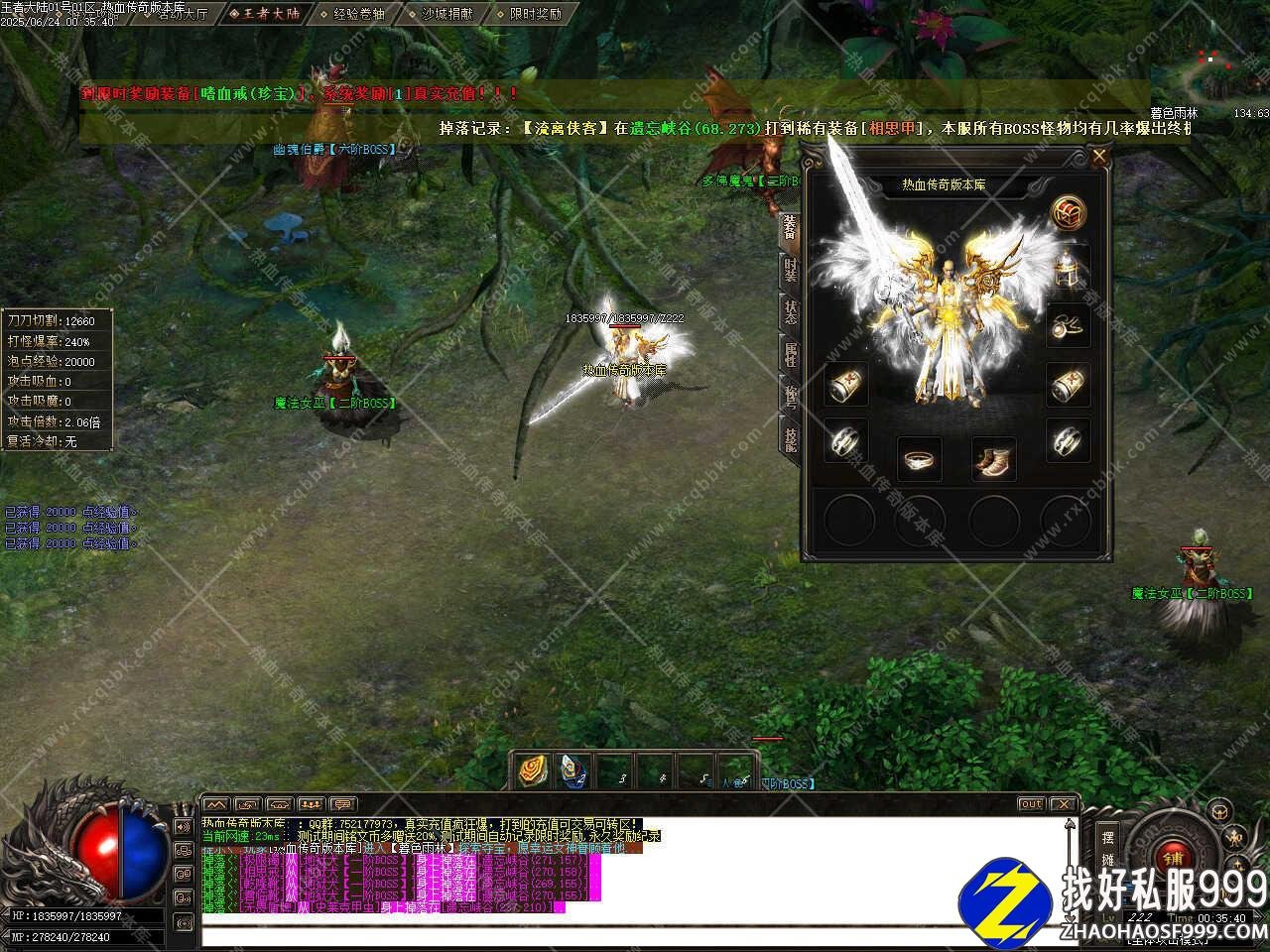The image size is (1270, 952).
Task: Switch to the 状态 status tab
Action: 790,311
